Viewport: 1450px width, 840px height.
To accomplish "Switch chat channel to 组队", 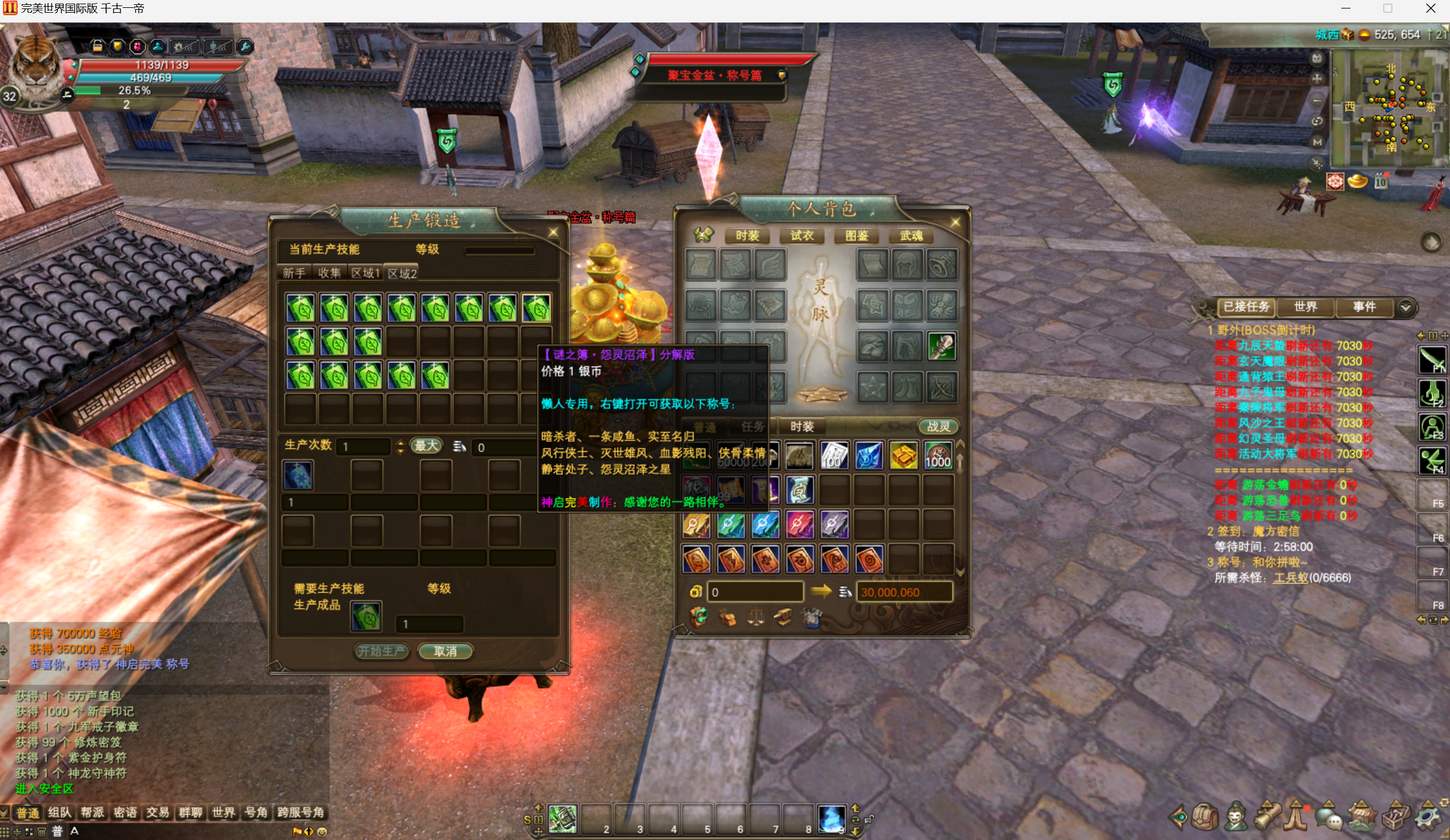I will pyautogui.click(x=59, y=812).
